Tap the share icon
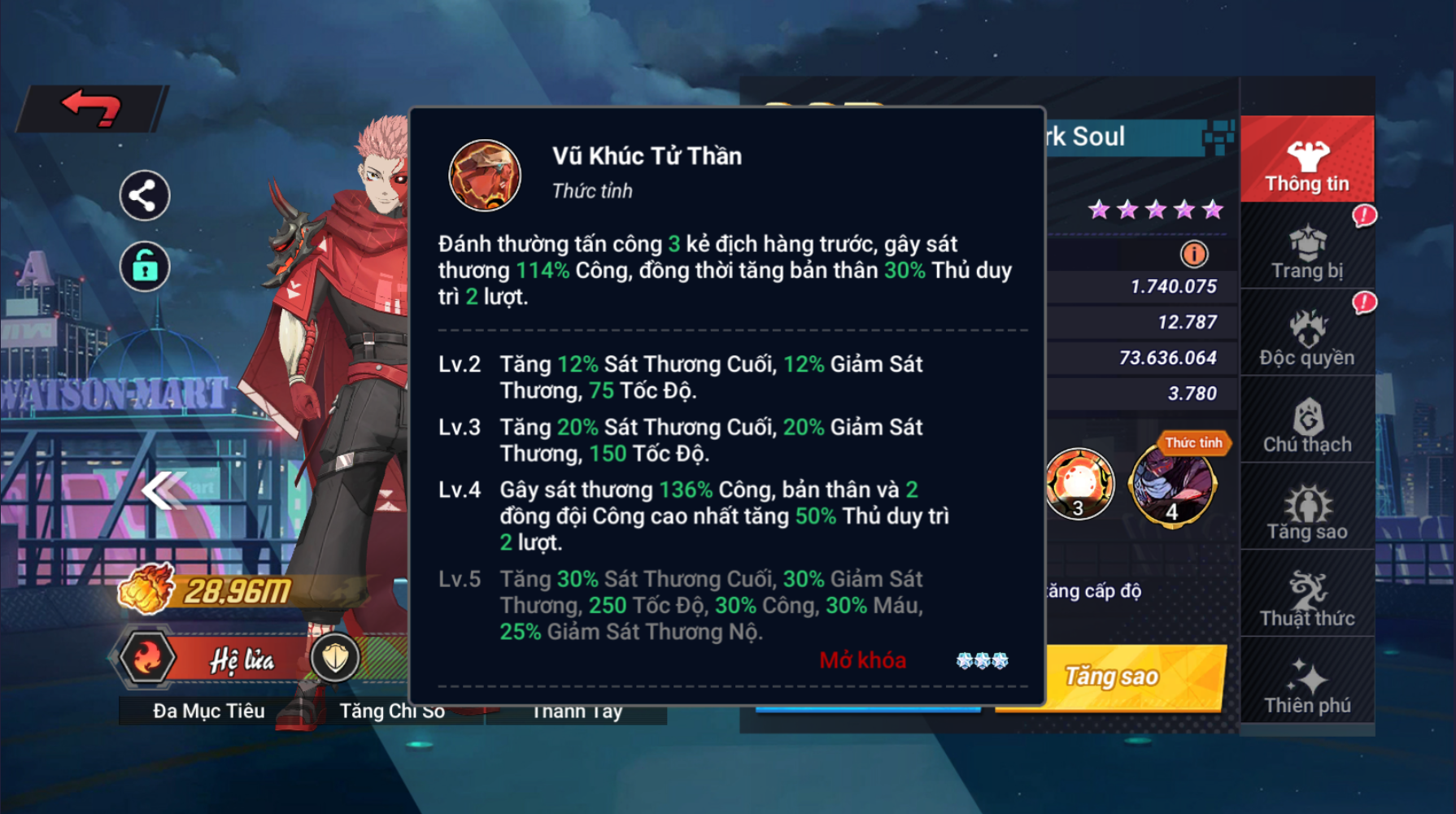 144,196
